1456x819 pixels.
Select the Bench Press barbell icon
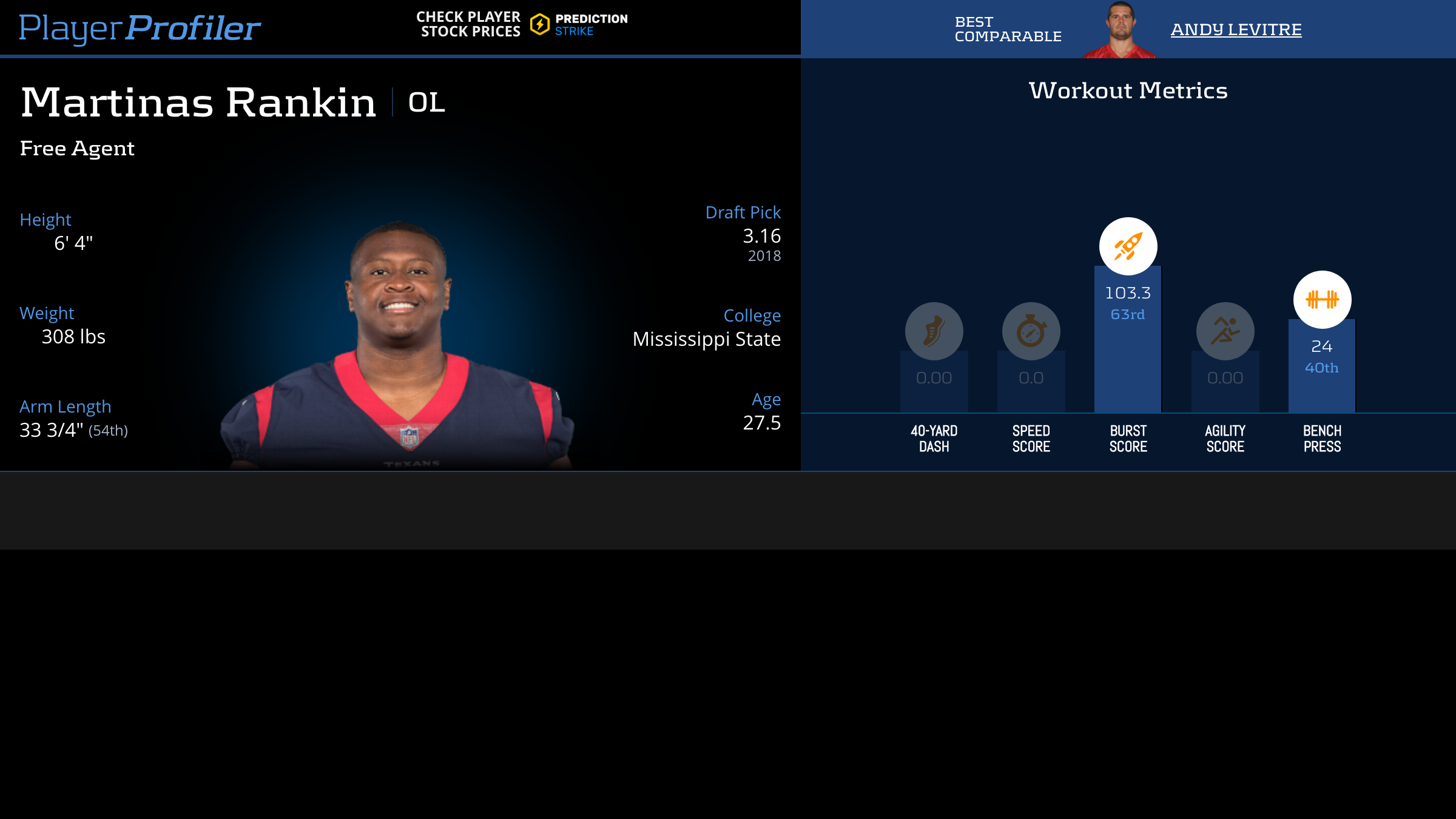point(1322,300)
